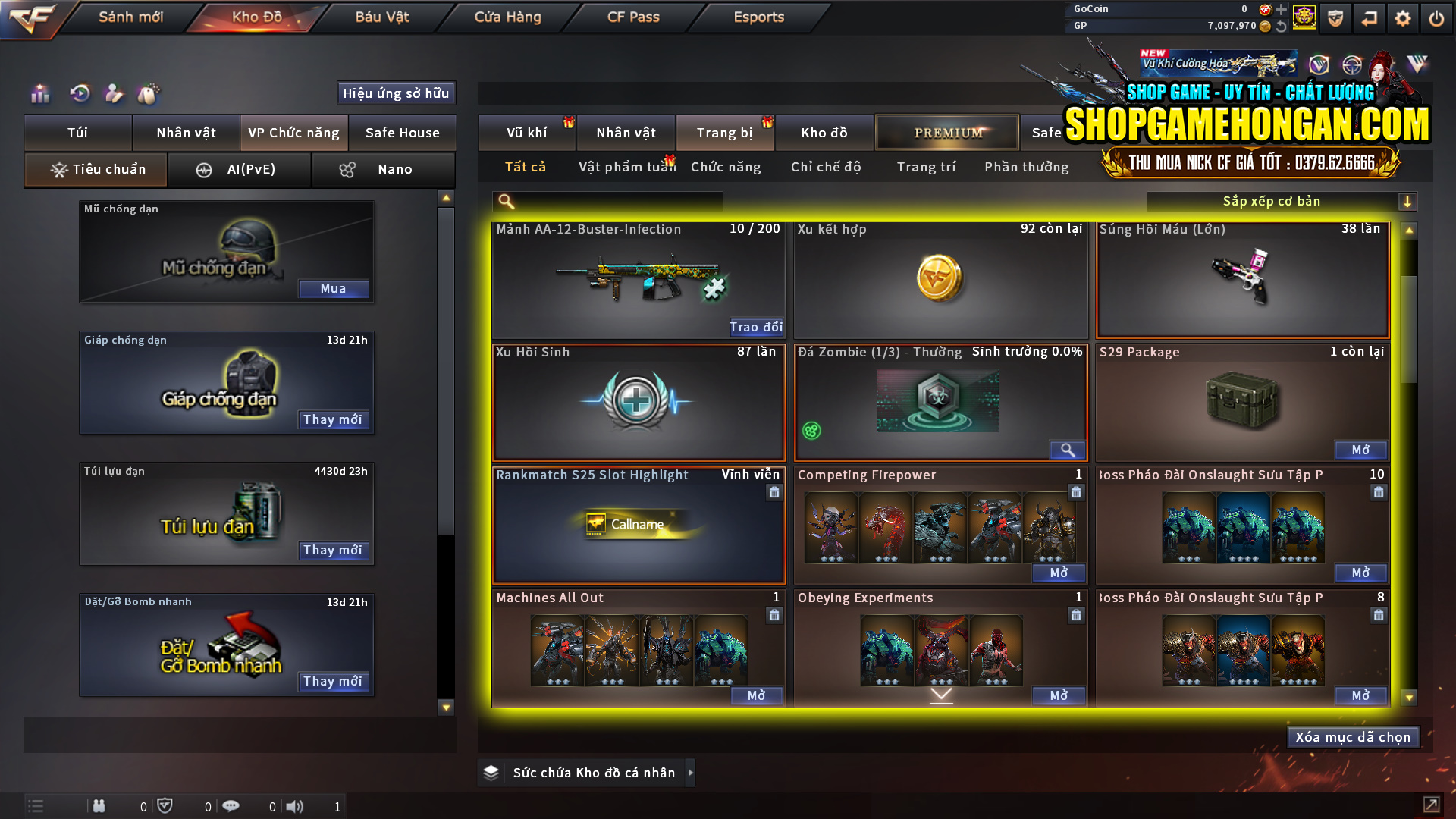Click the return arrow icon near the top right
The image size is (1456, 819).
point(1370,18)
